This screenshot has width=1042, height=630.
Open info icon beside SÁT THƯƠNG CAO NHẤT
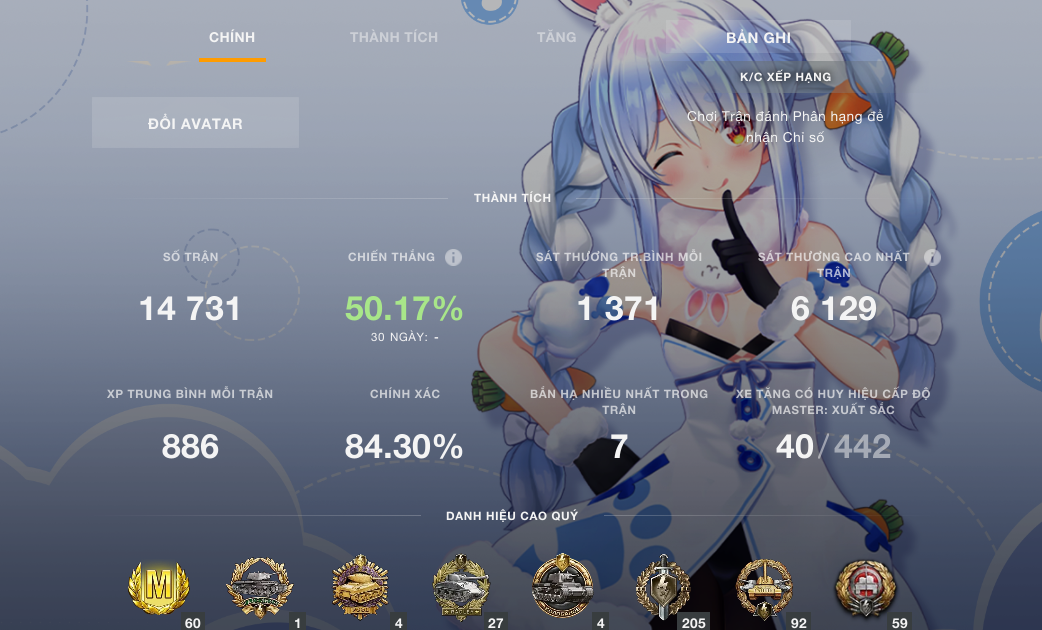pos(932,258)
